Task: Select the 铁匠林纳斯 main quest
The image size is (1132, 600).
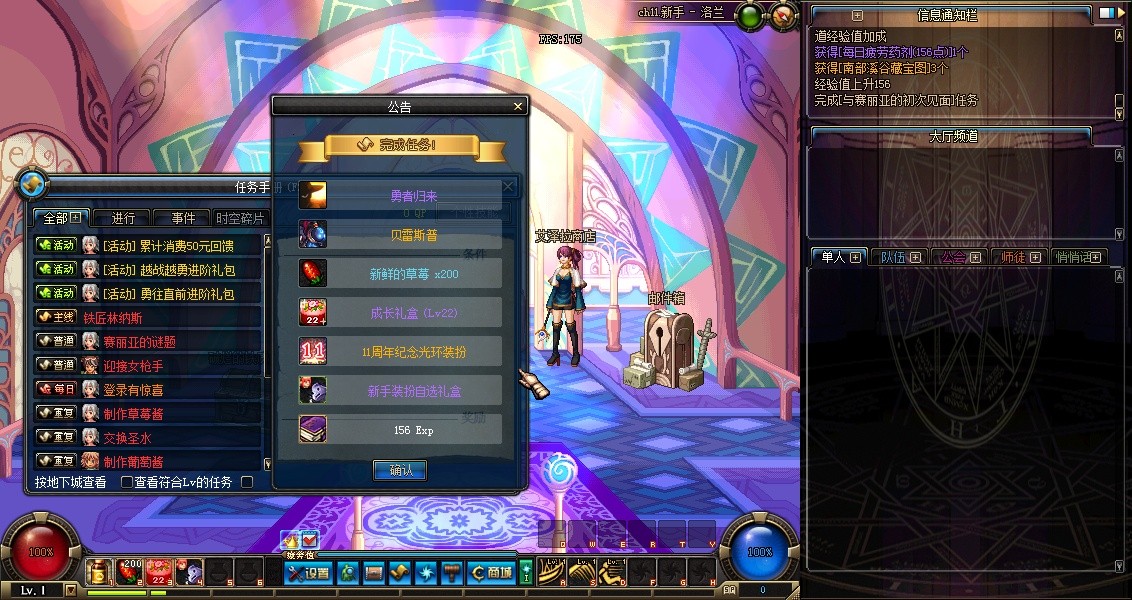Action: point(112,317)
